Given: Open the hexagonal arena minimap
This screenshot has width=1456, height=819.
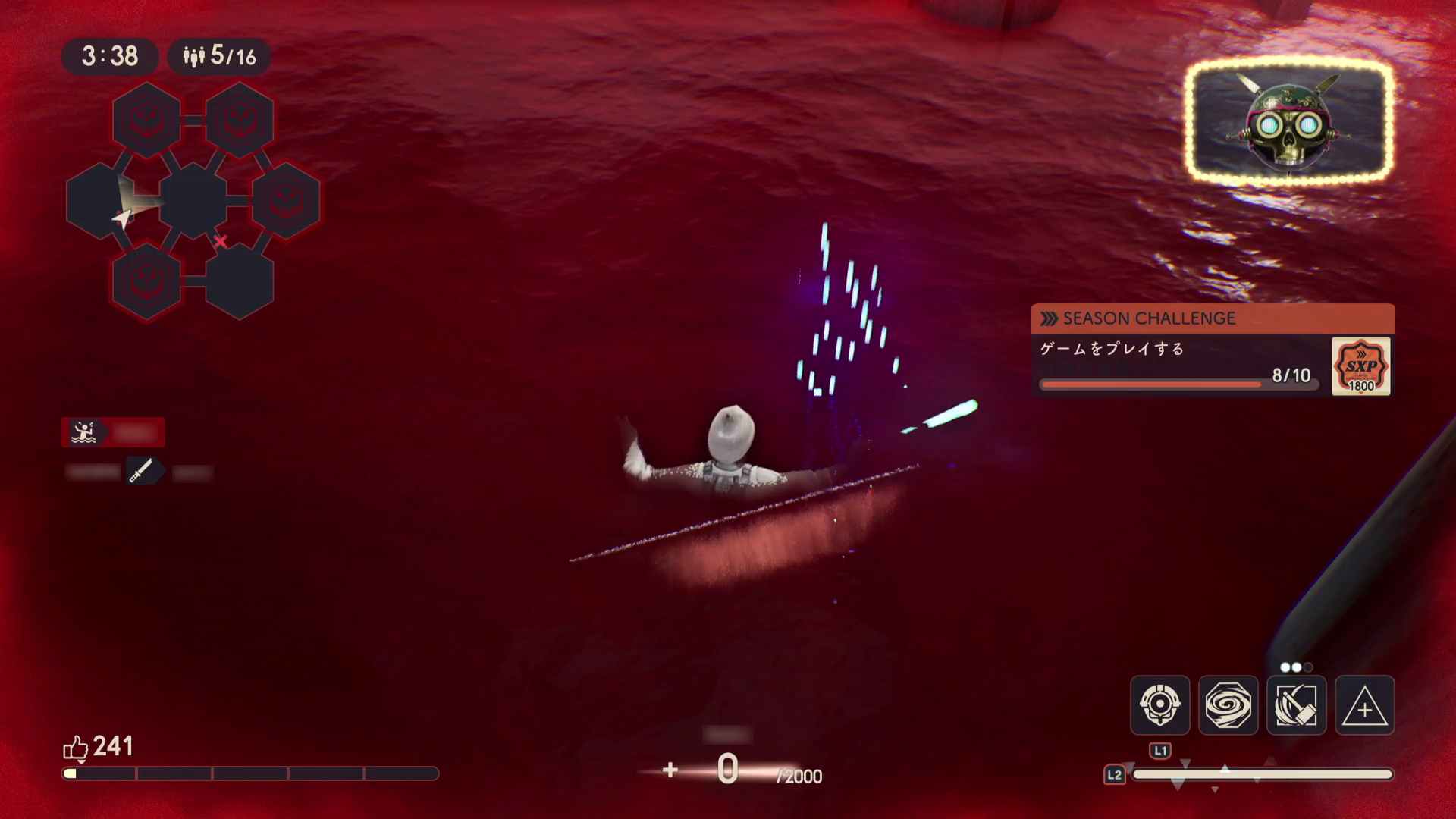Looking at the screenshot, I should tap(193, 201).
